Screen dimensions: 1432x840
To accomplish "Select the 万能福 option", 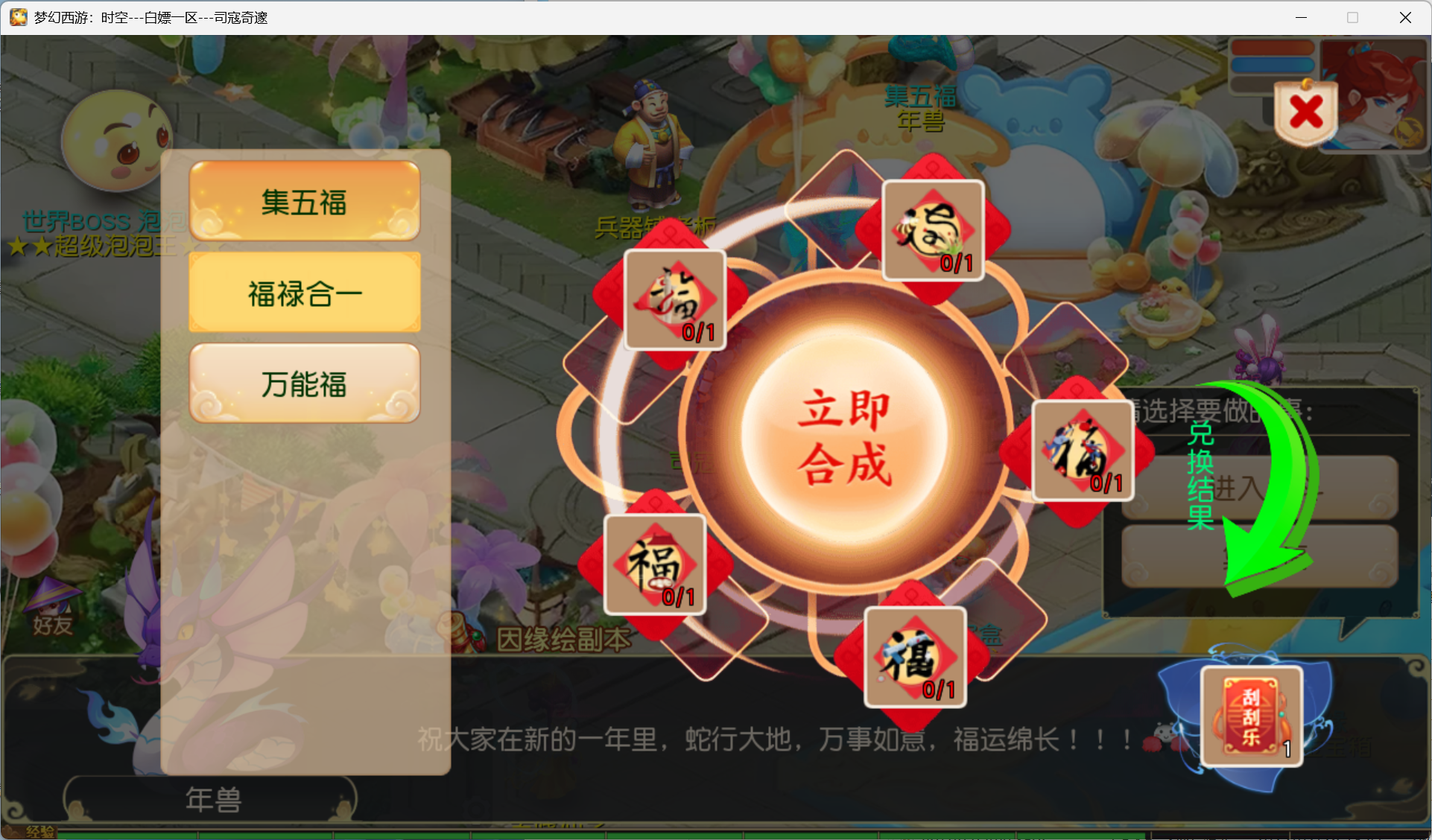I will (x=303, y=384).
